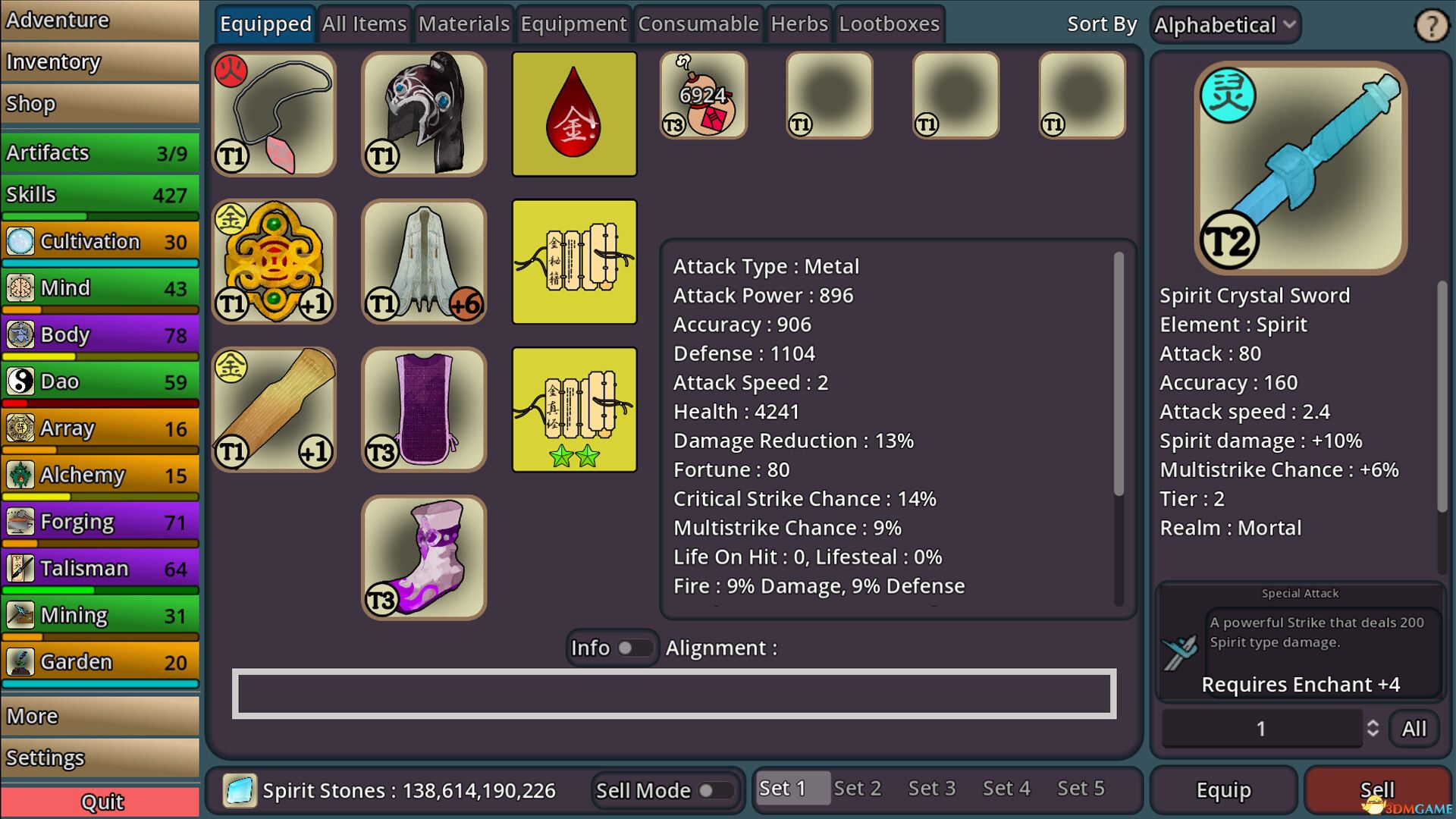This screenshot has width=1456, height=819.
Task: Click the All quantity button
Action: point(1415,728)
